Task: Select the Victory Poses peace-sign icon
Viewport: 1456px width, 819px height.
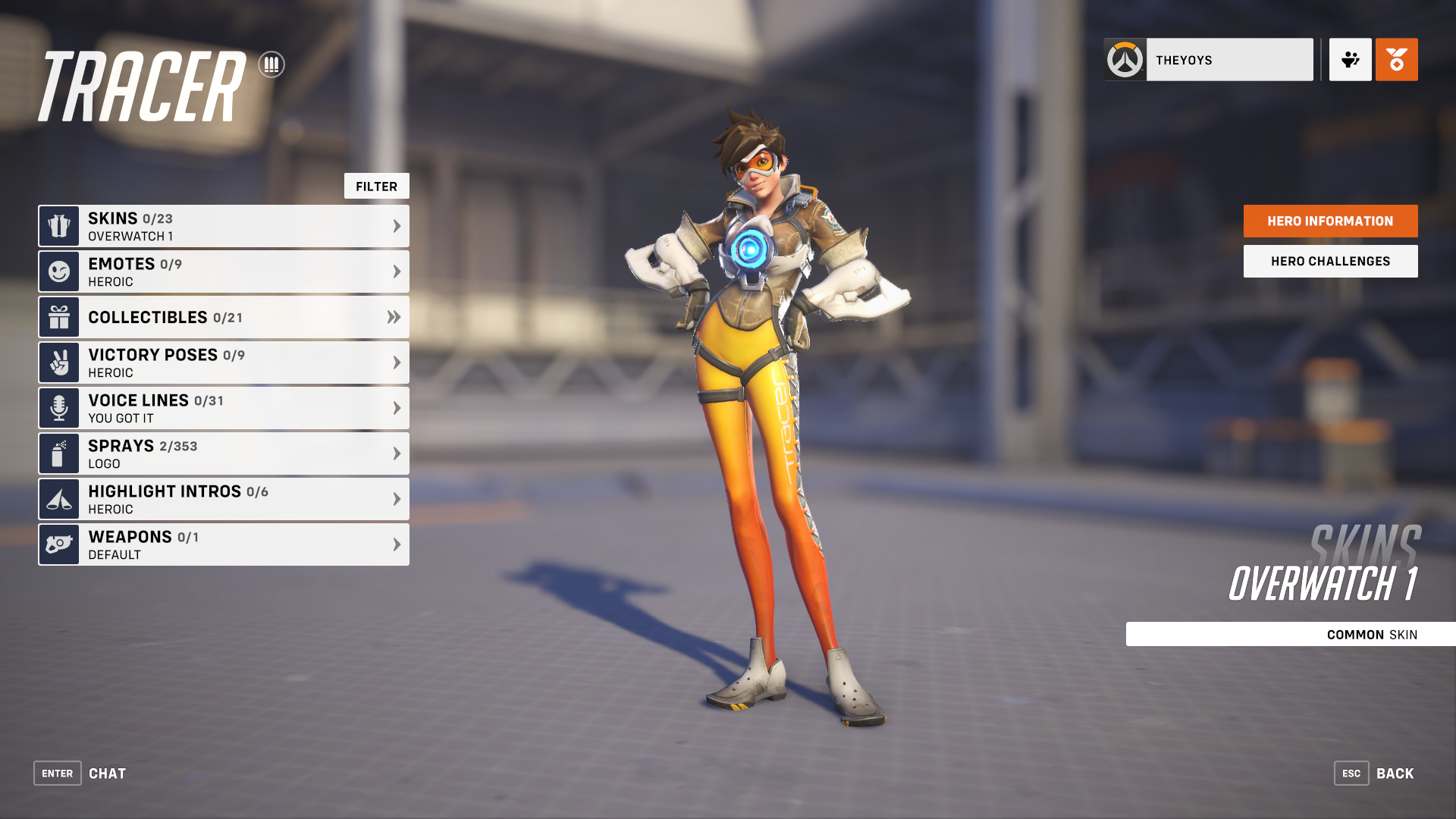Action: [58, 362]
